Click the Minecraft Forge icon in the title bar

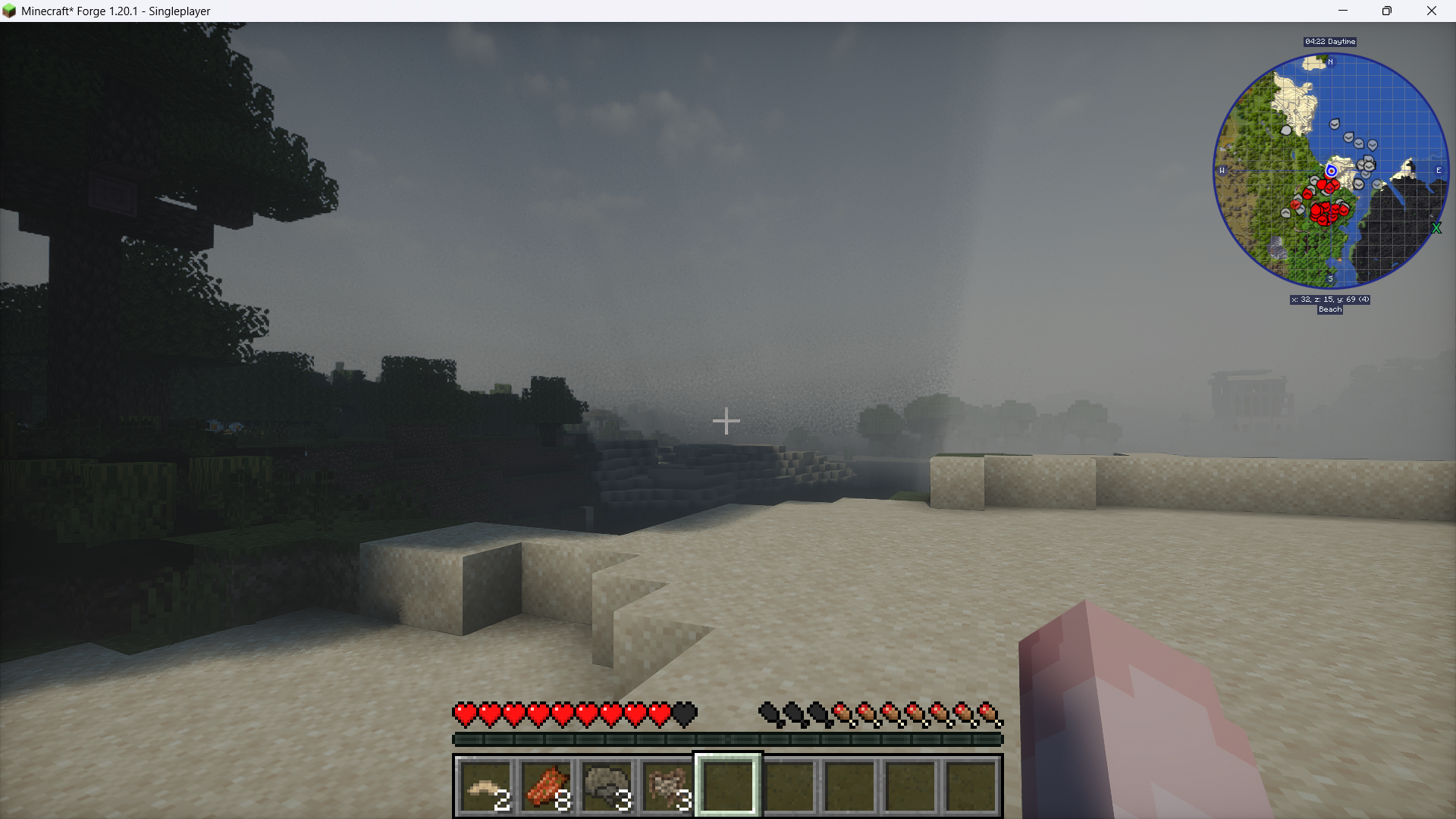click(x=11, y=11)
